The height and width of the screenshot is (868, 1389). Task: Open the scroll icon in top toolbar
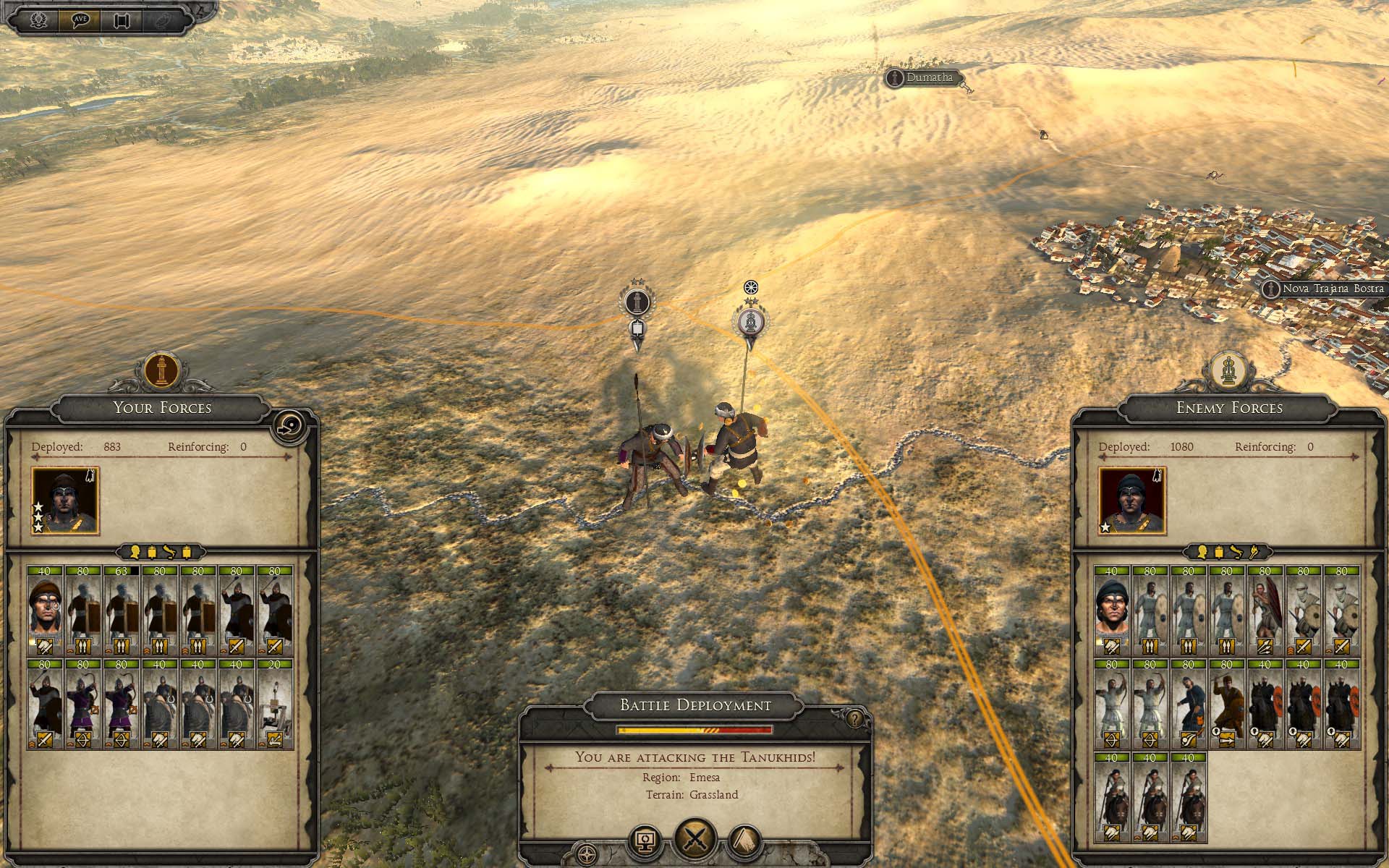(121, 20)
